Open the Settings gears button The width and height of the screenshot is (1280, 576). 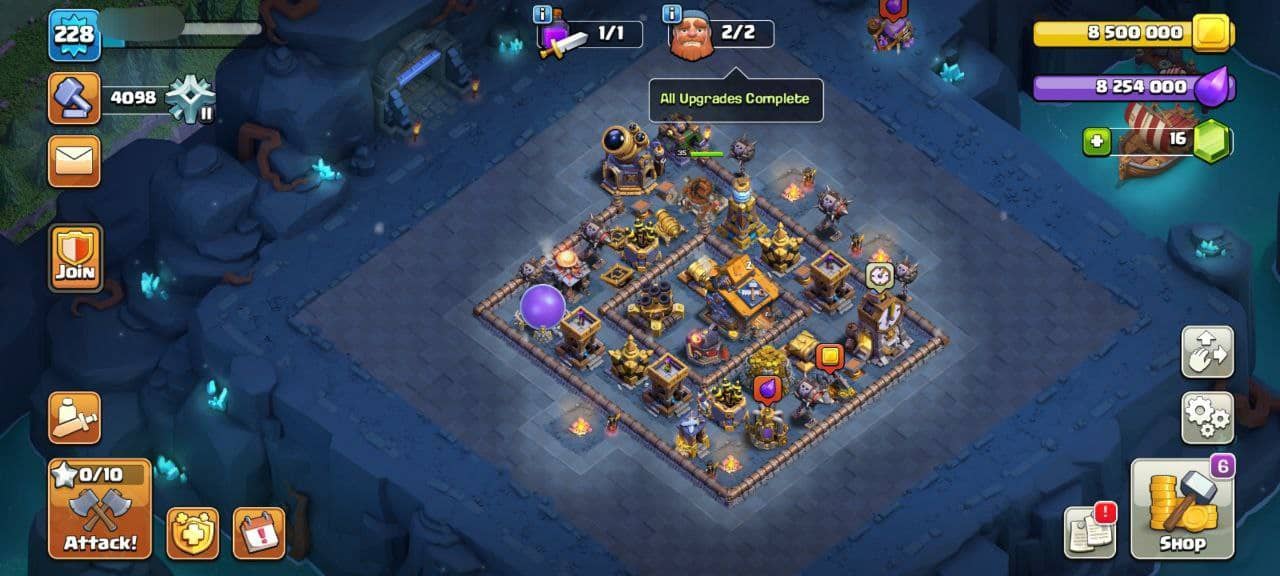point(1207,418)
